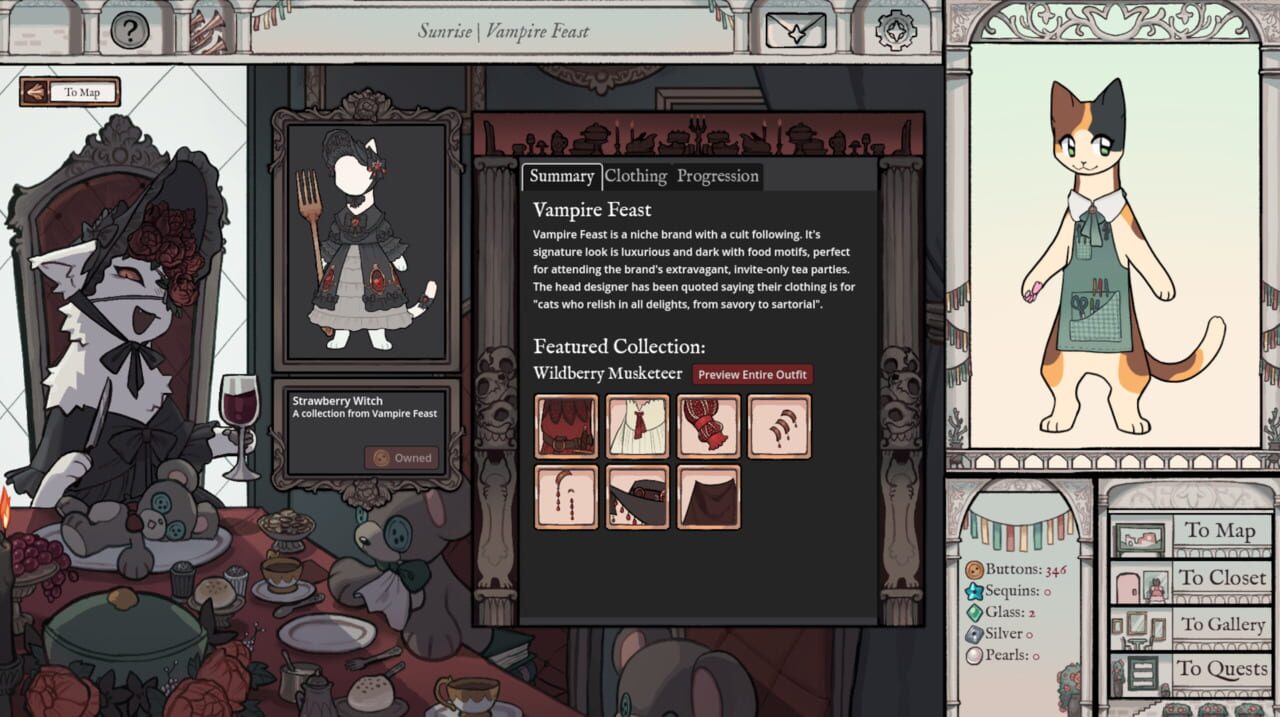Open the question mark help button
Image resolution: width=1280 pixels, height=717 pixels.
coord(129,30)
